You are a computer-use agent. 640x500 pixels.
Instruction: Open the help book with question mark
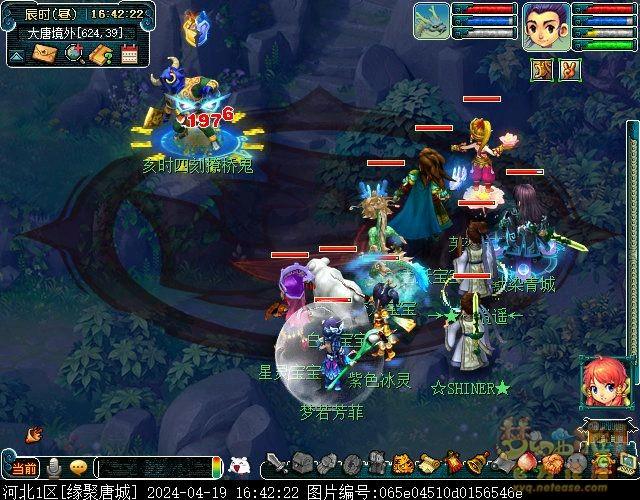tap(101, 54)
